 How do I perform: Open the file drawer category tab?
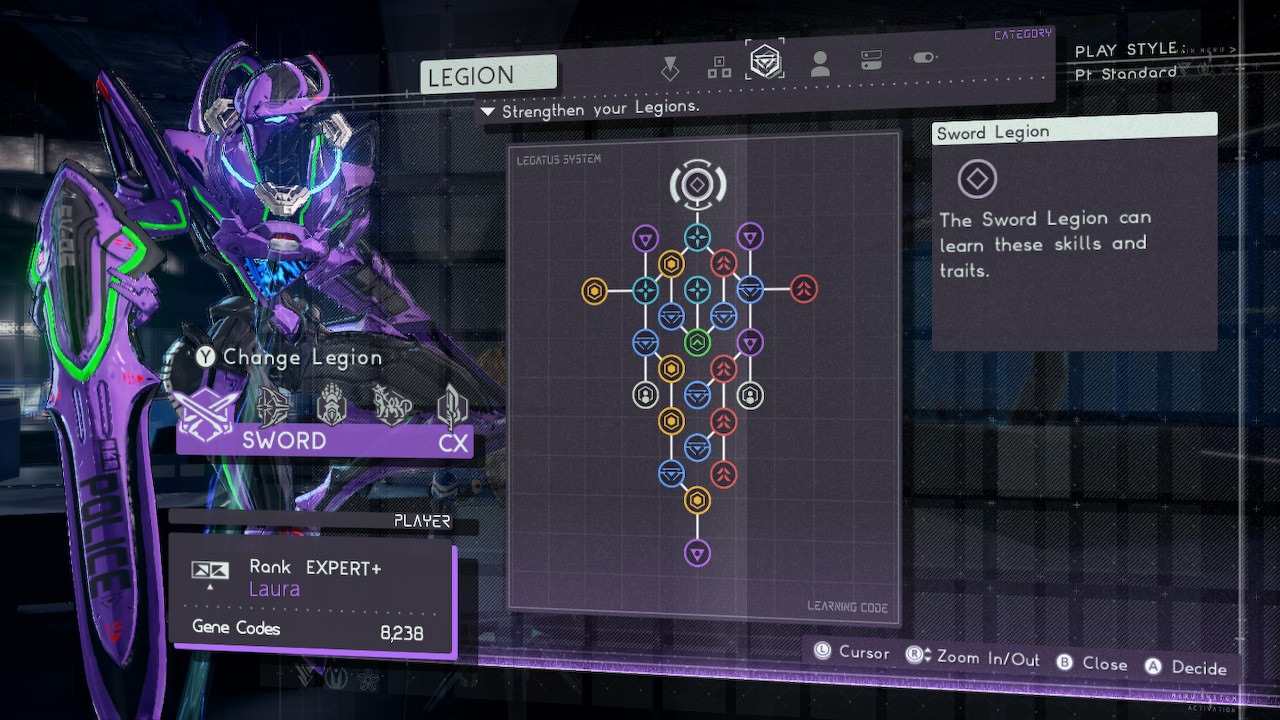click(x=871, y=62)
